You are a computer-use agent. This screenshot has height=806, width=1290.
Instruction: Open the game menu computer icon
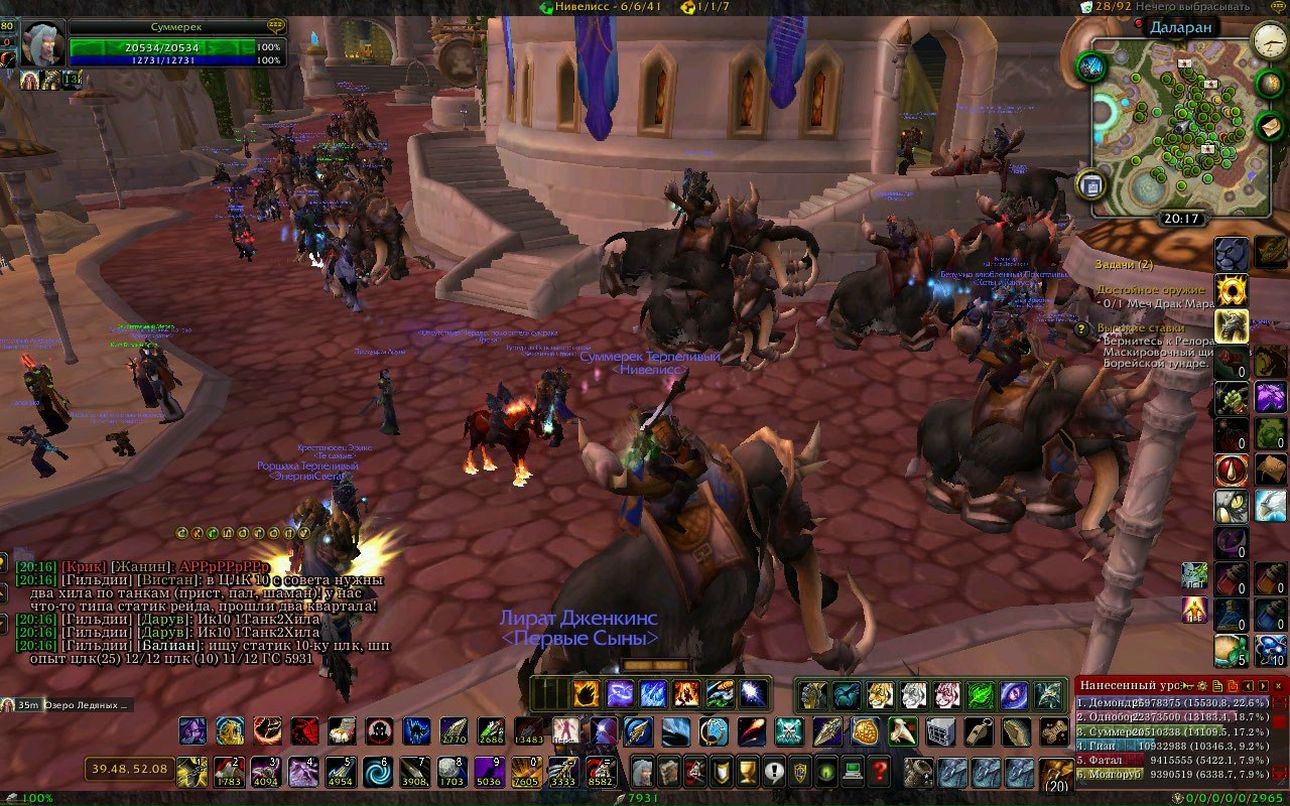(x=852, y=771)
